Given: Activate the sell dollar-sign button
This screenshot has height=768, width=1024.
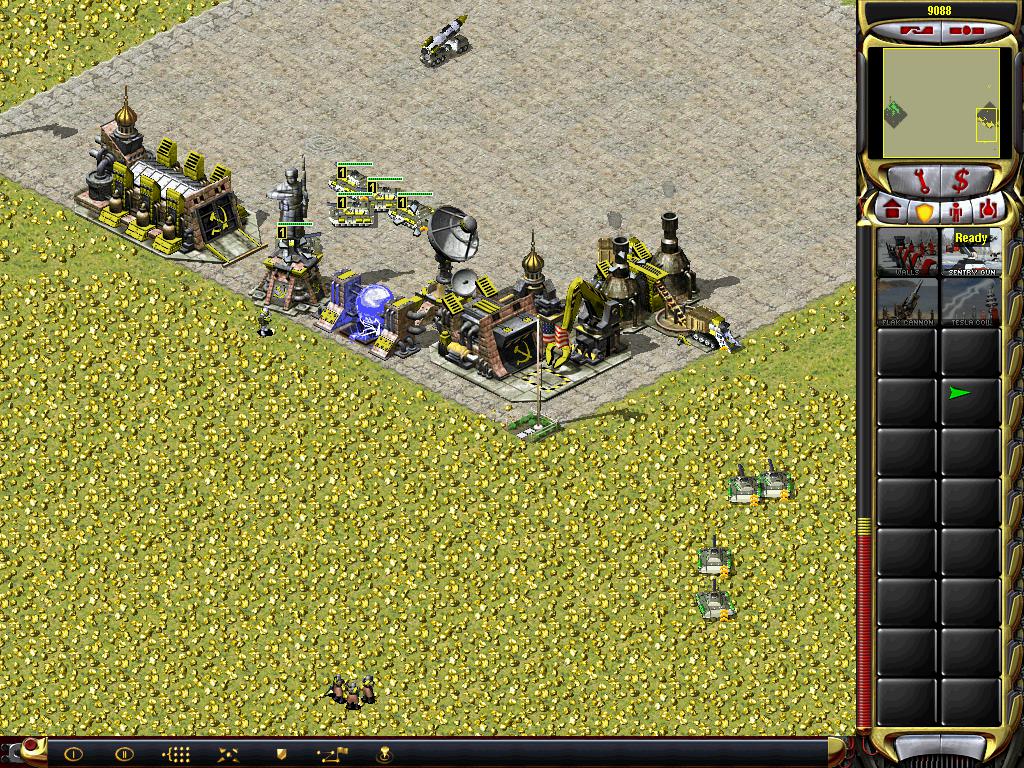Looking at the screenshot, I should pyautogui.click(x=961, y=181).
